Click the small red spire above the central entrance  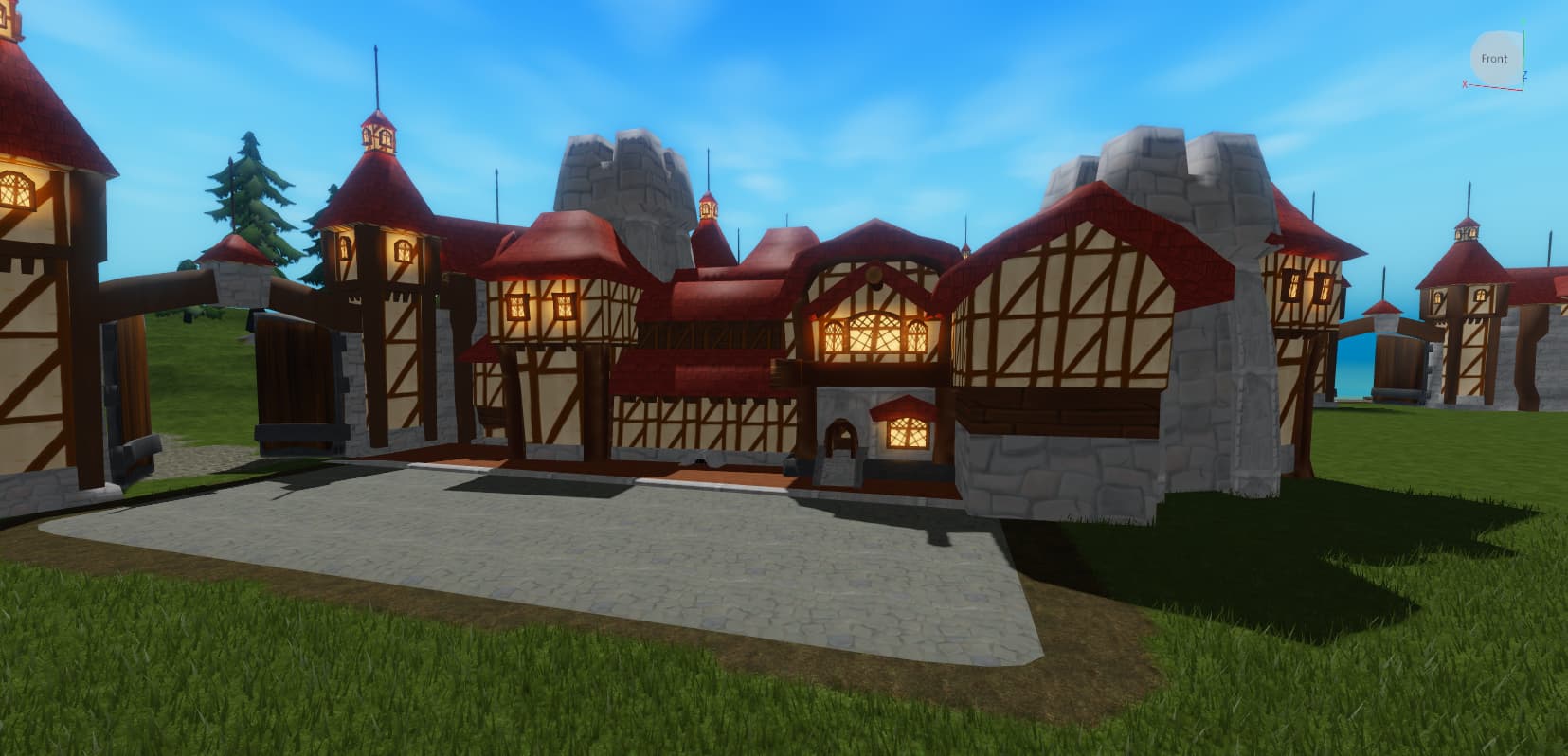tap(709, 208)
